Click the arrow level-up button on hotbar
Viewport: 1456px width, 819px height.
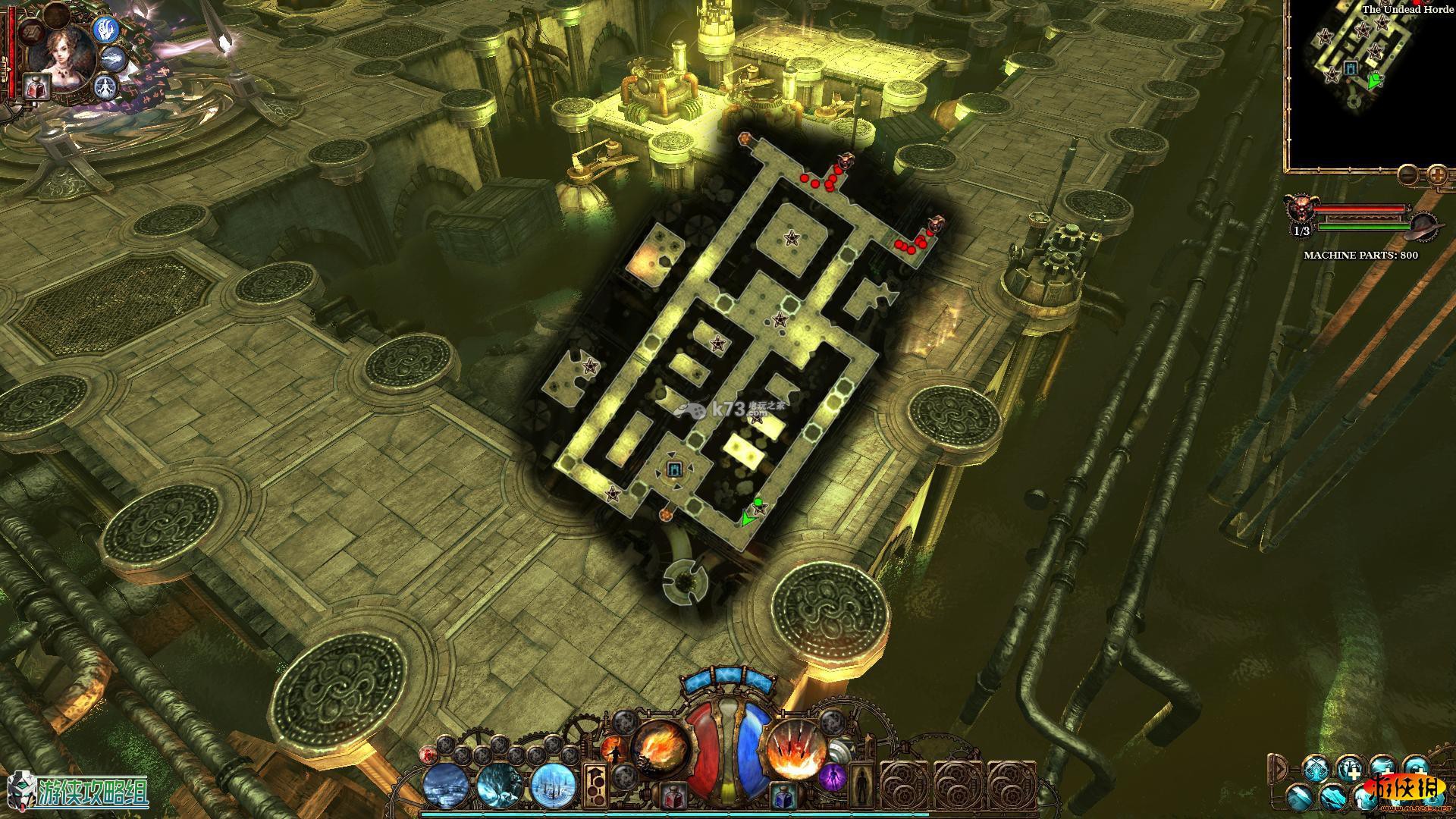(595, 785)
